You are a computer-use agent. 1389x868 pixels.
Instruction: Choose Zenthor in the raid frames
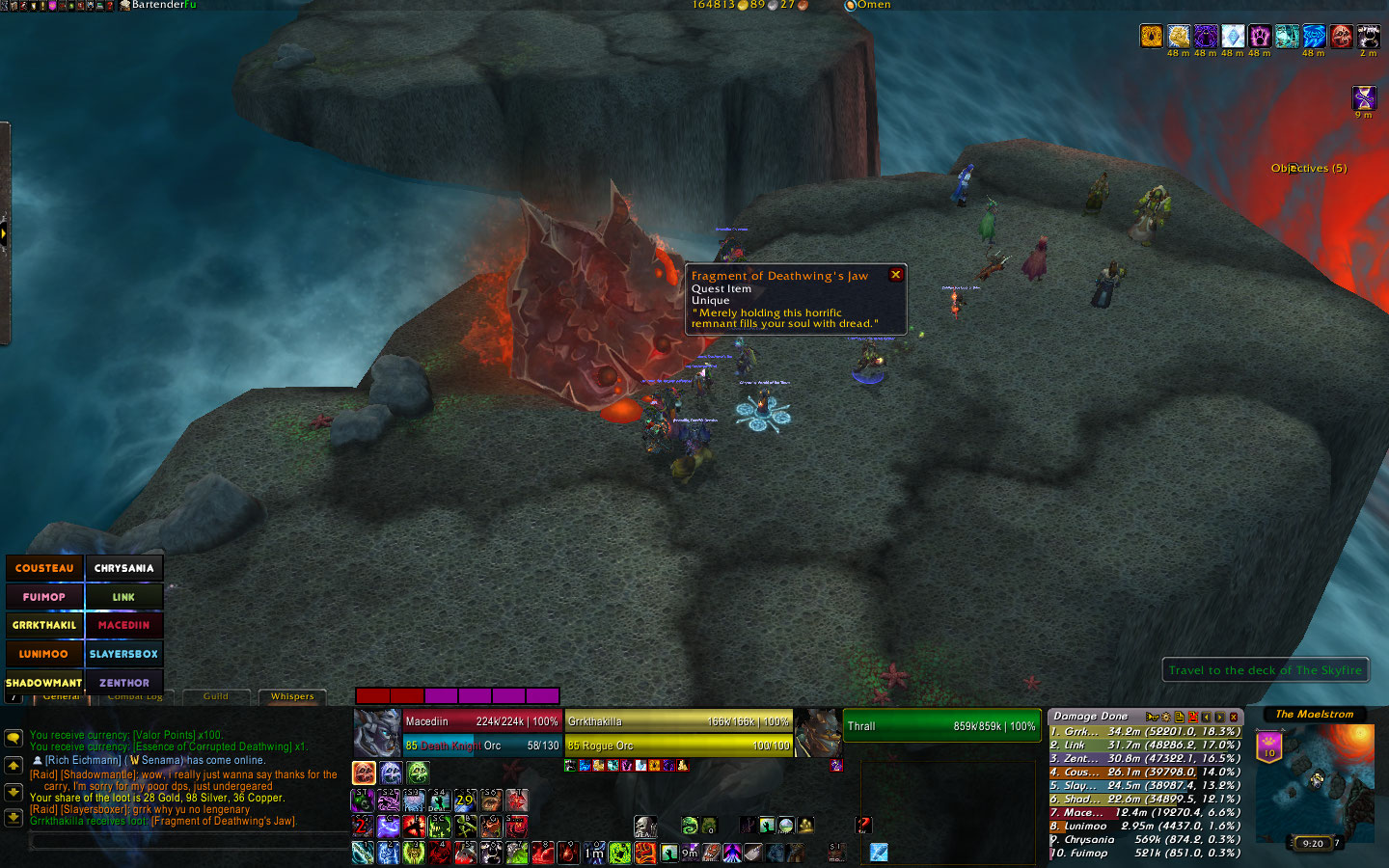tap(123, 683)
